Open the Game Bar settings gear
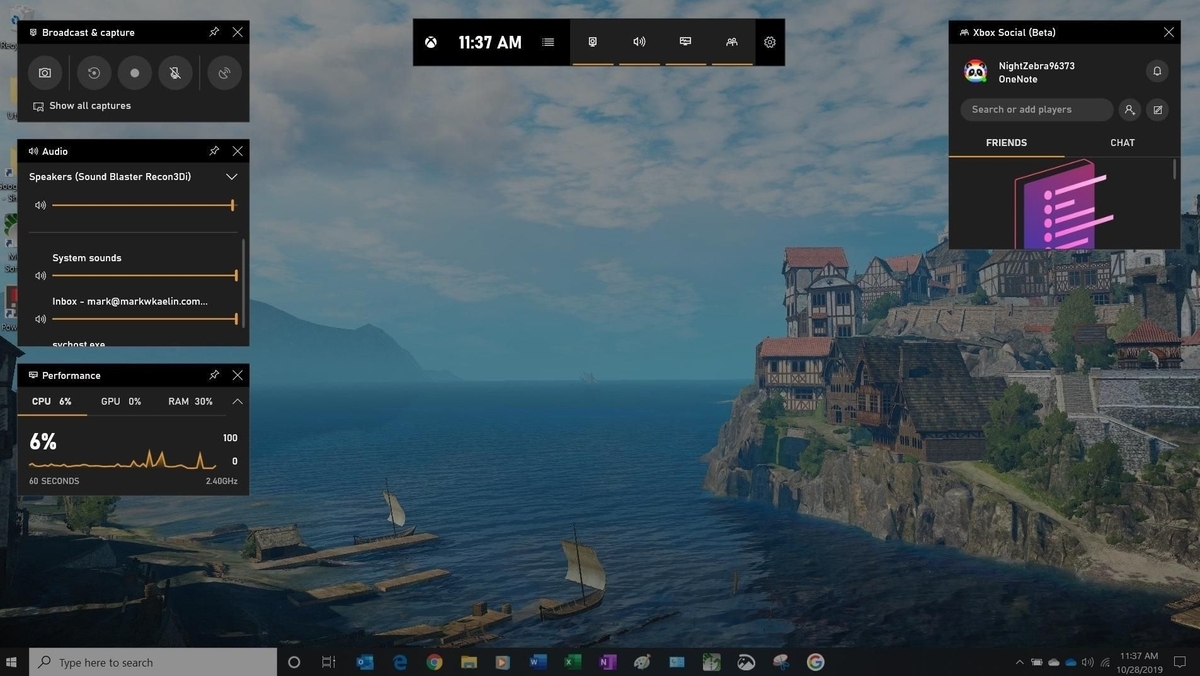The width and height of the screenshot is (1200, 676). click(x=769, y=42)
